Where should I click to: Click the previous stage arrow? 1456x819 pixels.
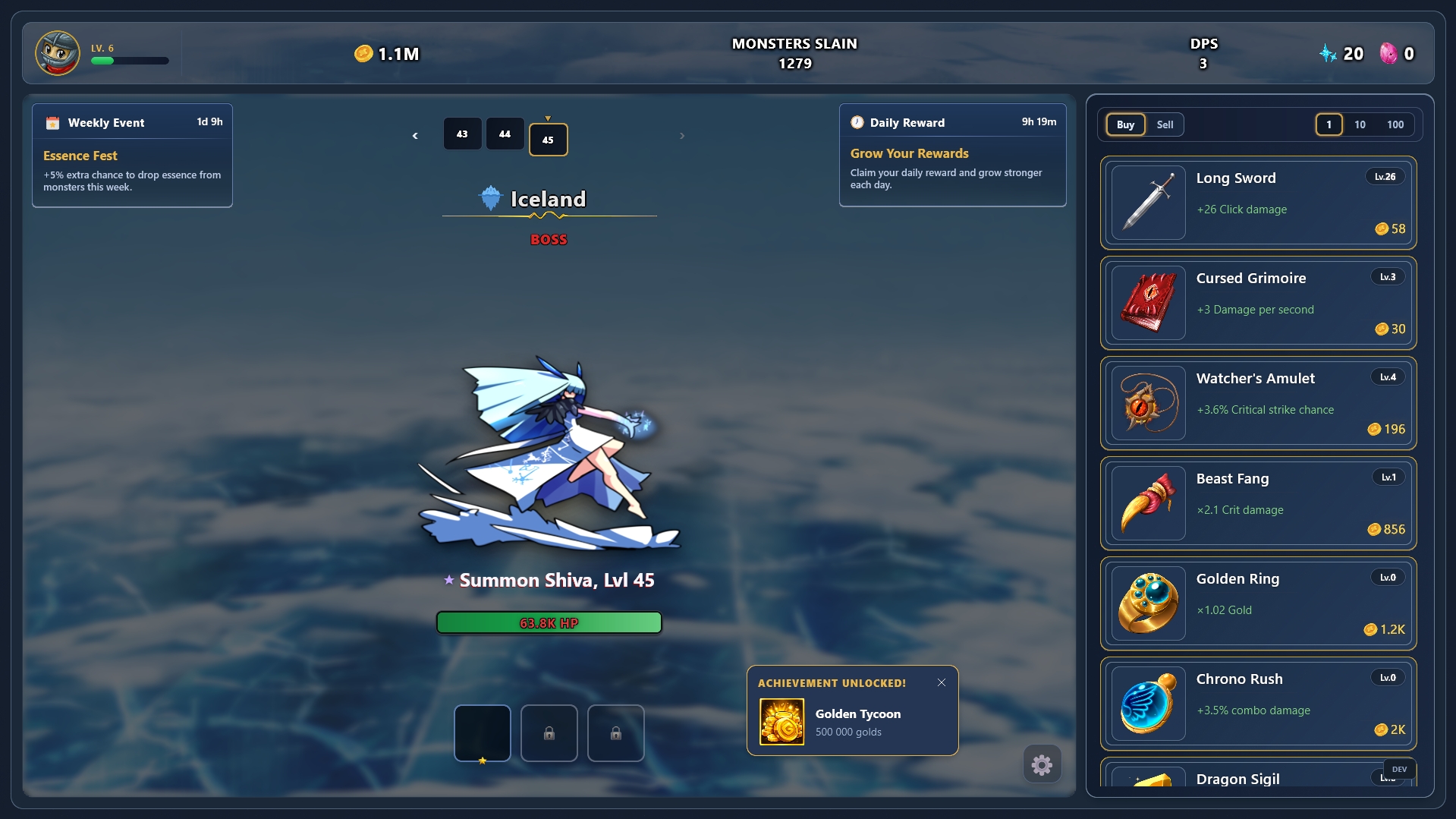(x=415, y=136)
